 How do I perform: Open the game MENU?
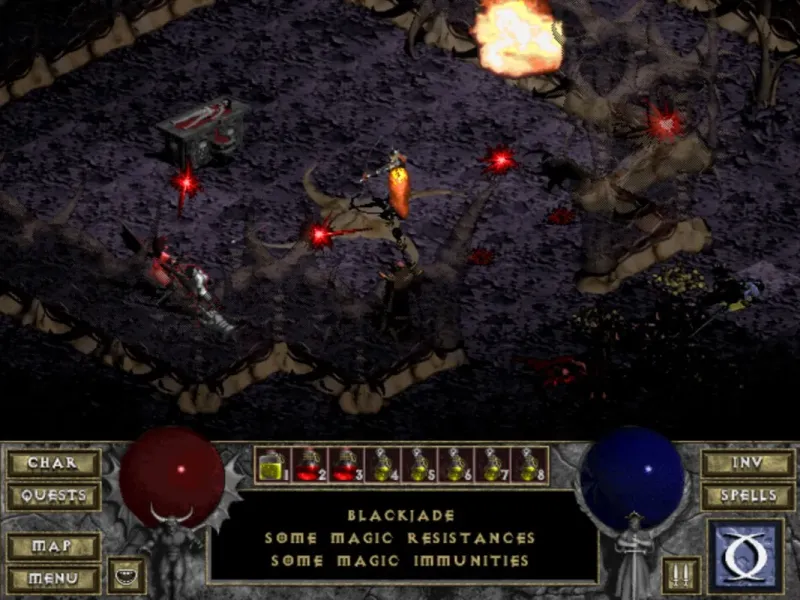(52, 578)
